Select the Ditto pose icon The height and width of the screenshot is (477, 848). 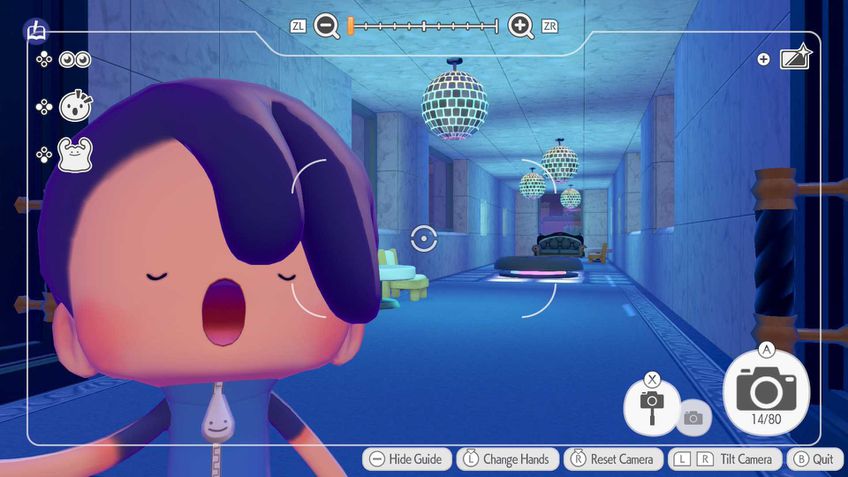[x=75, y=155]
